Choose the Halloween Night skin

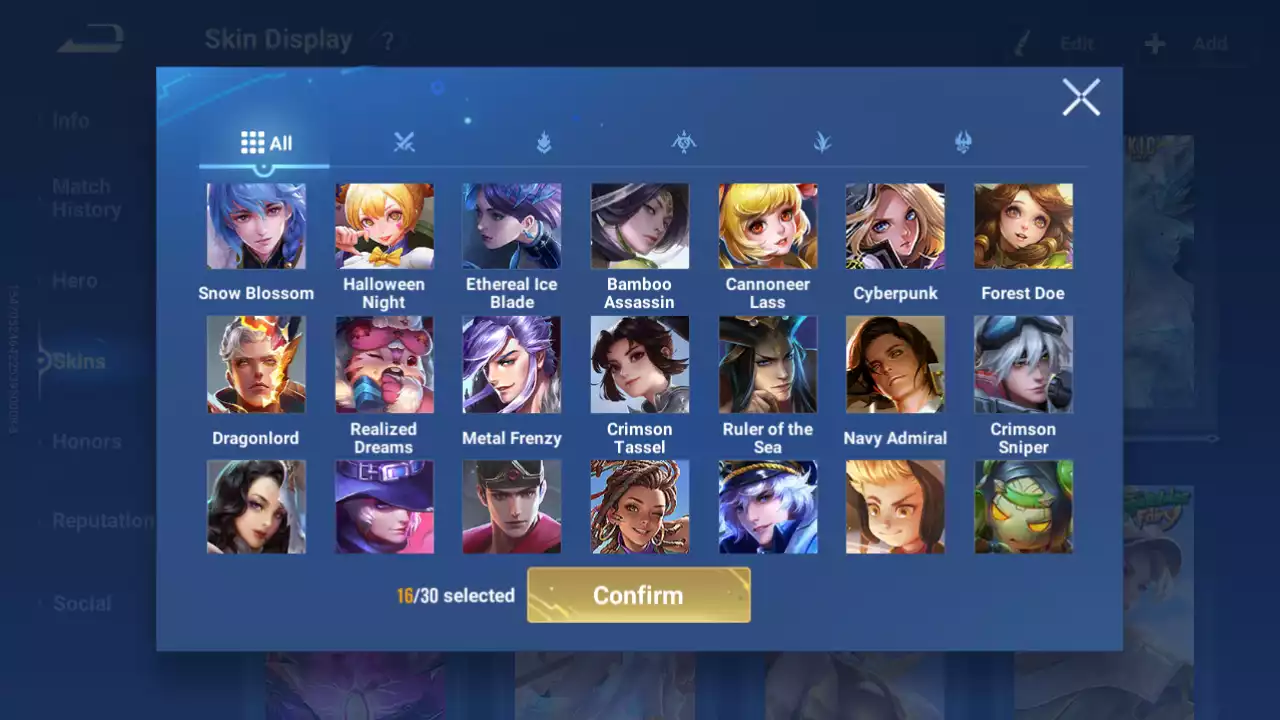[384, 226]
